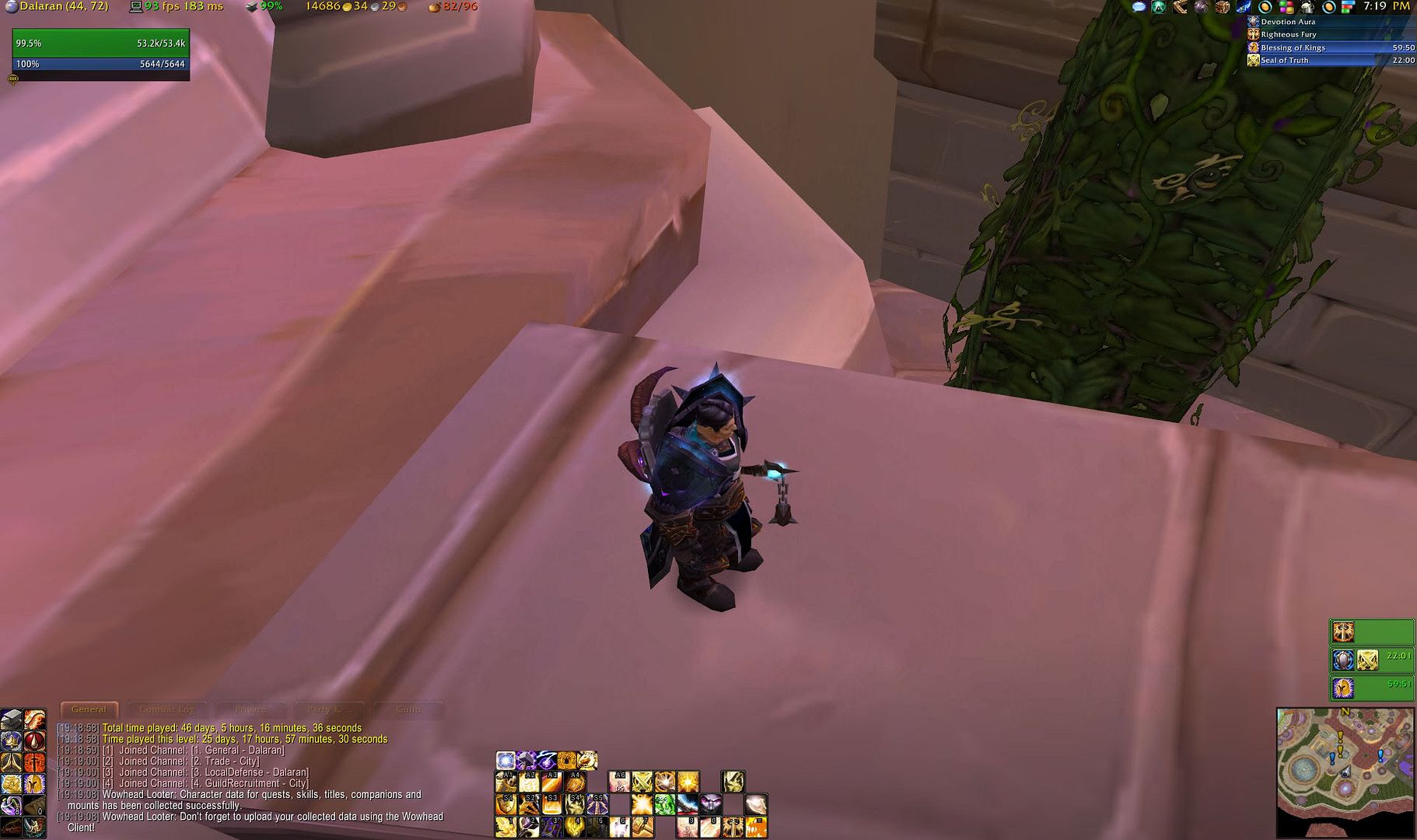Activate the hotbar ability bound to key 1
This screenshot has height=840, width=1417.
pyautogui.click(x=507, y=826)
